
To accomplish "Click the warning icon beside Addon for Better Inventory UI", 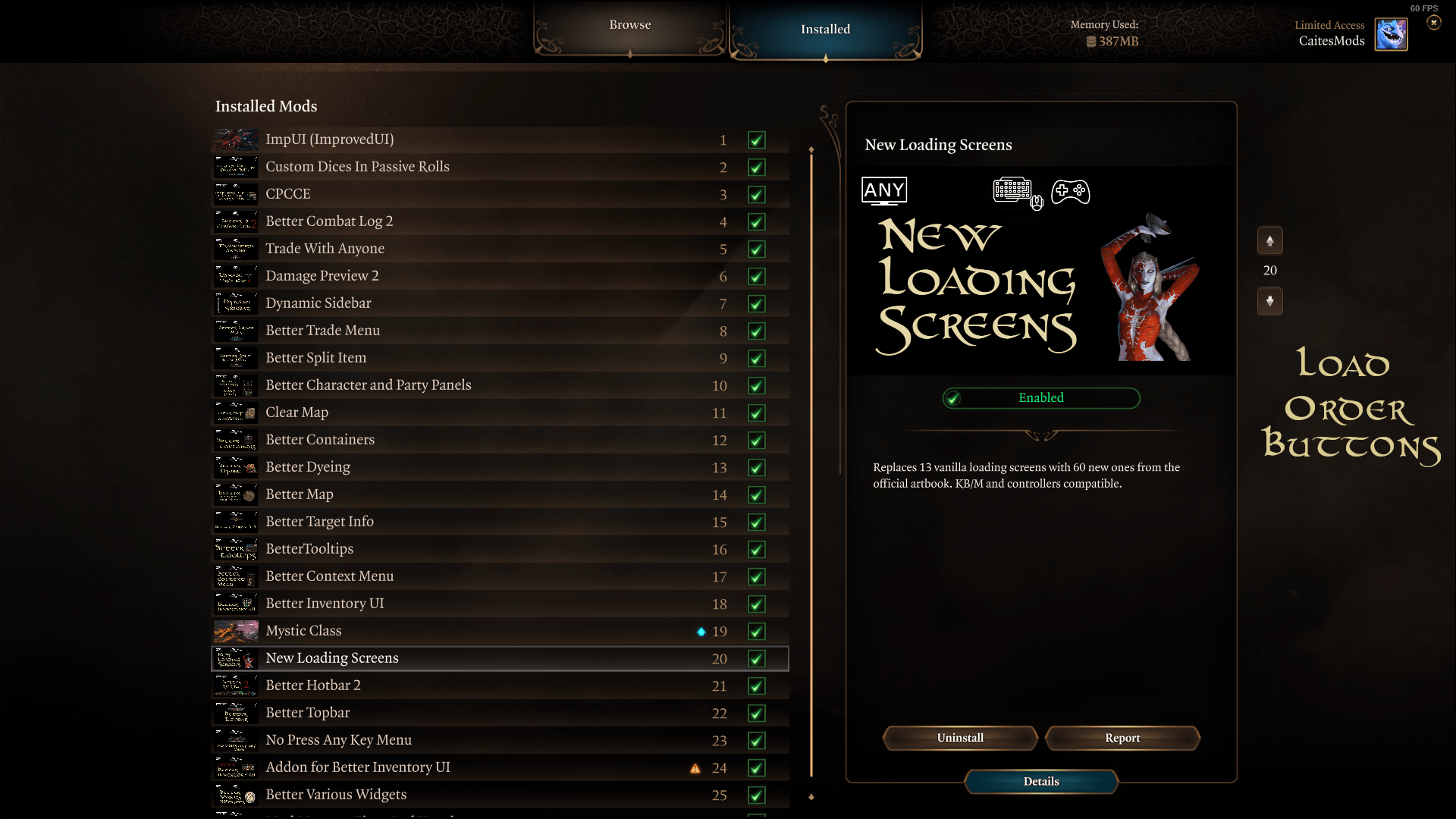I will coord(696,768).
